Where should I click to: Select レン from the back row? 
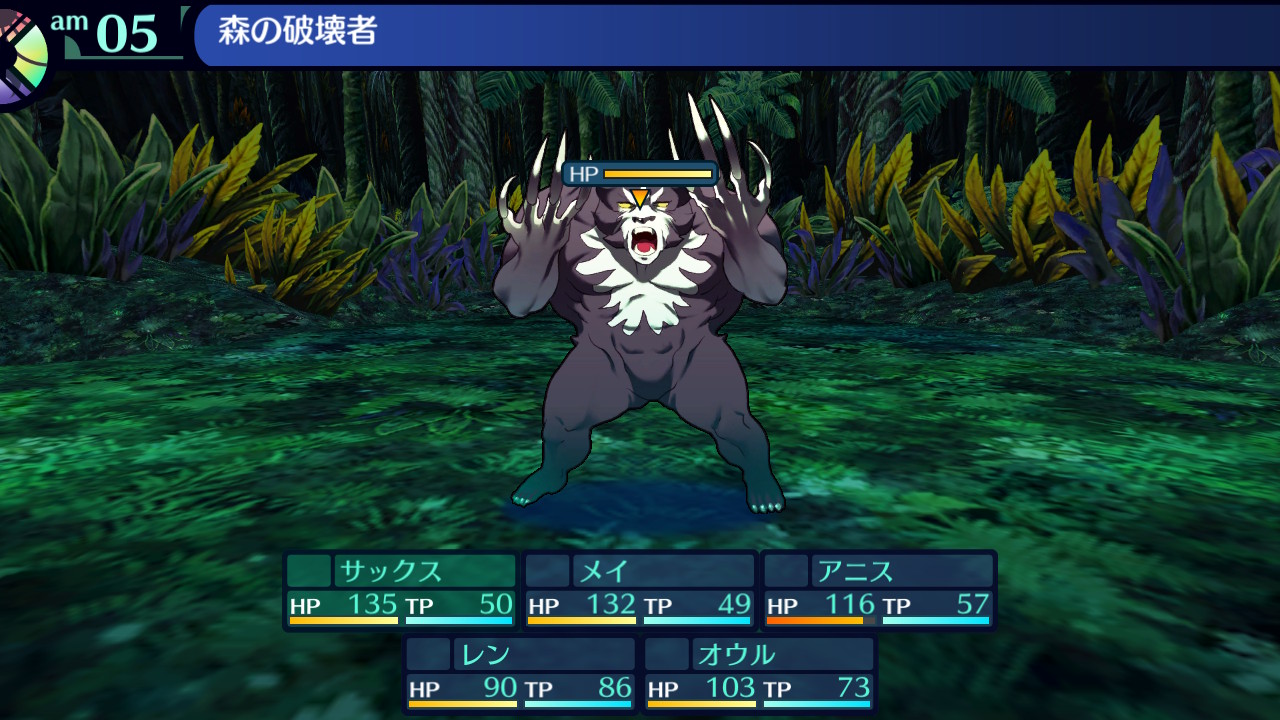coord(520,674)
